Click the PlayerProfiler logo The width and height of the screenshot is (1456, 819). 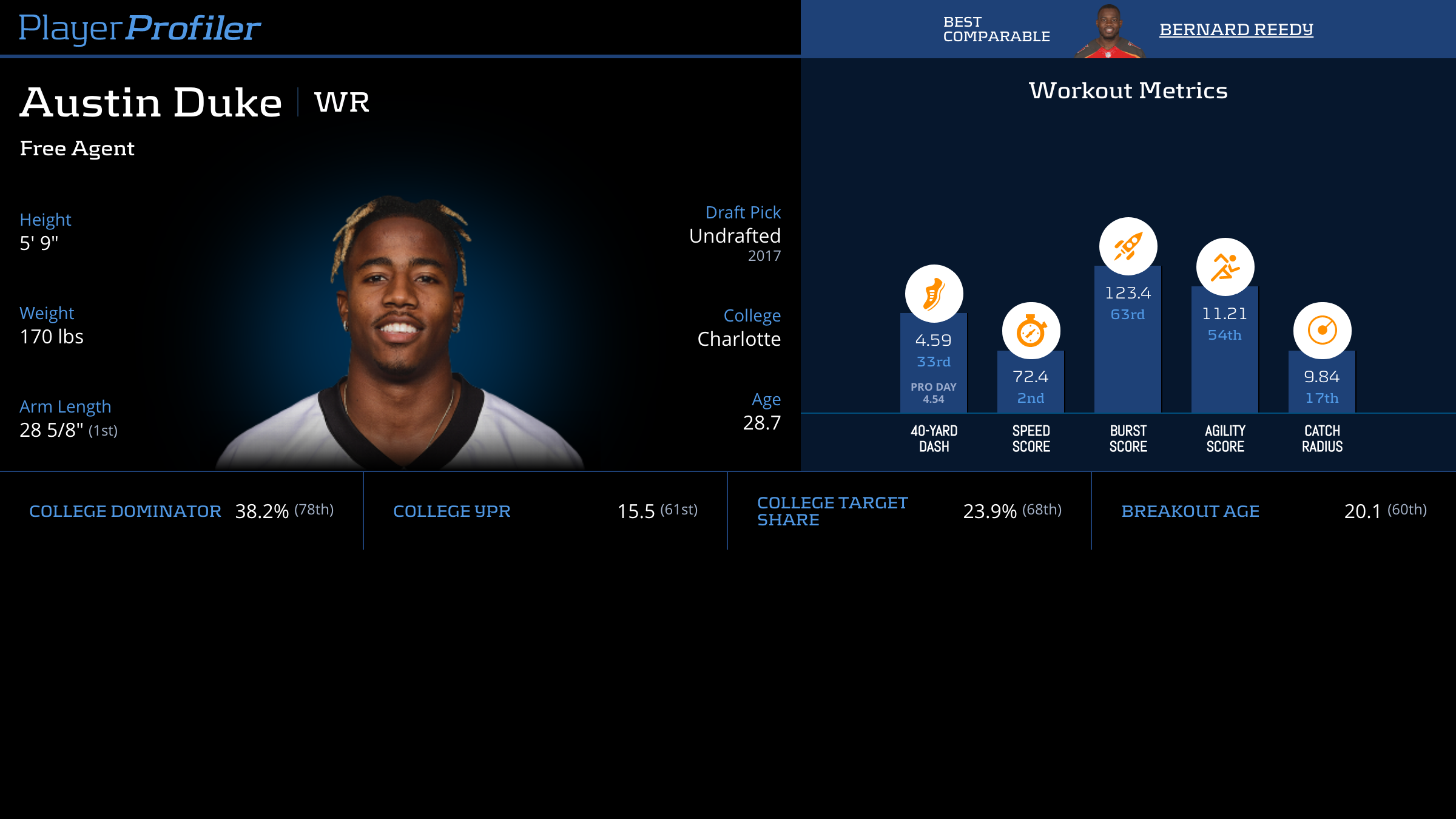point(140,28)
